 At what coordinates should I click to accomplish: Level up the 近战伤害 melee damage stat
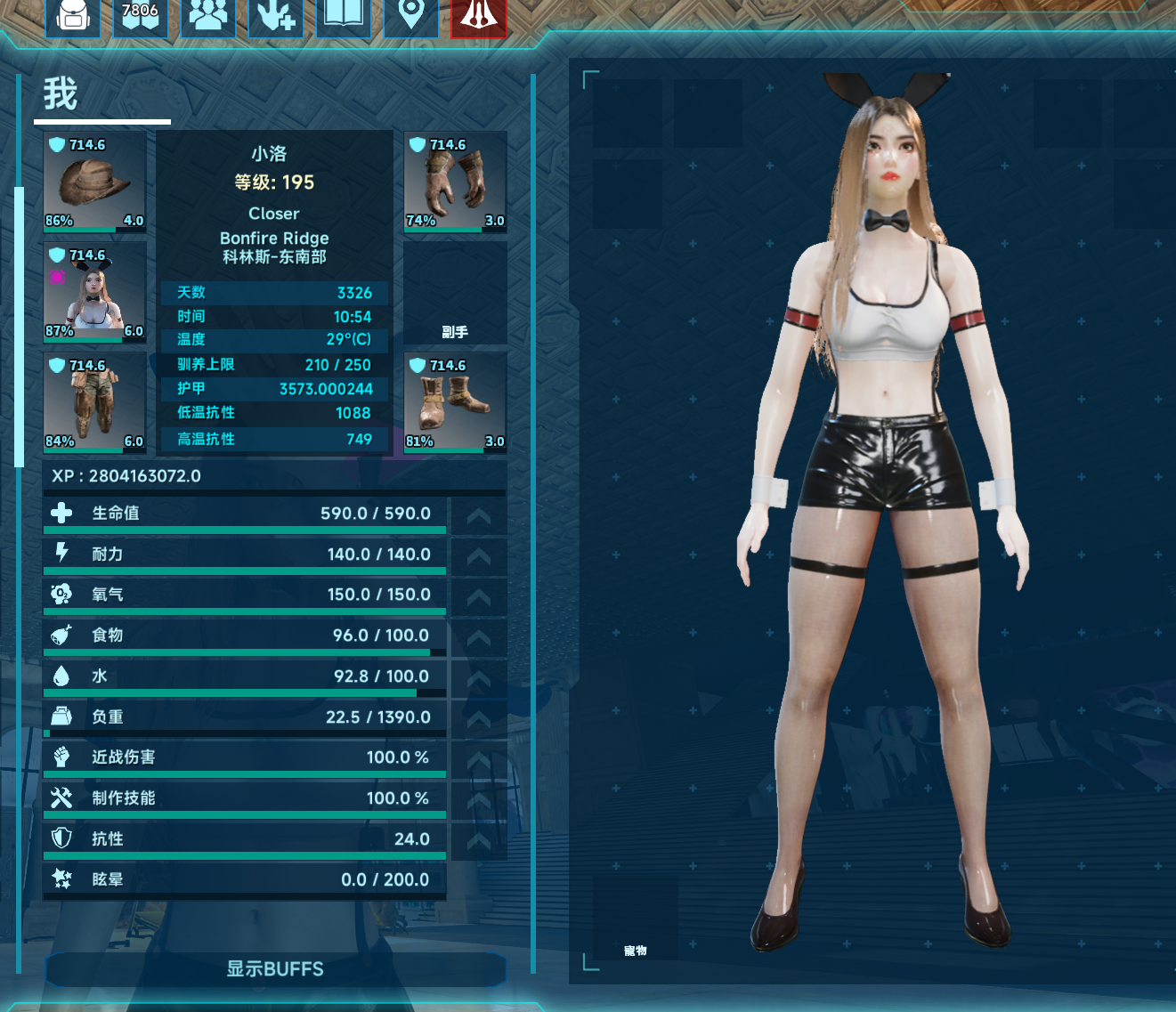[x=479, y=760]
